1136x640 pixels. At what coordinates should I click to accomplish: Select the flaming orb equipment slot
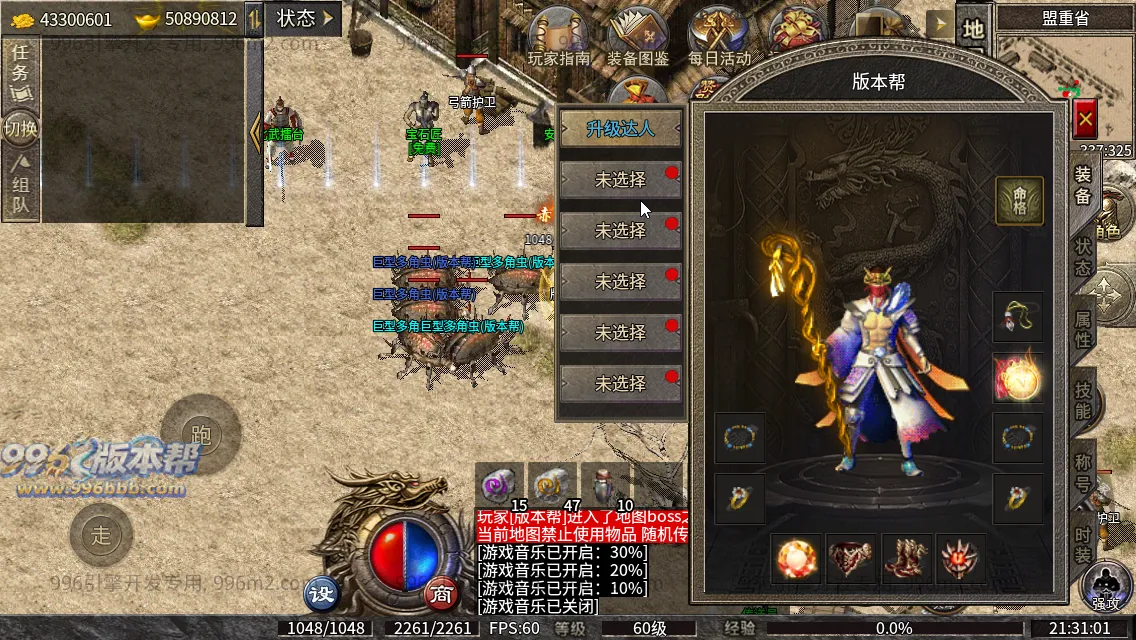coord(1017,378)
